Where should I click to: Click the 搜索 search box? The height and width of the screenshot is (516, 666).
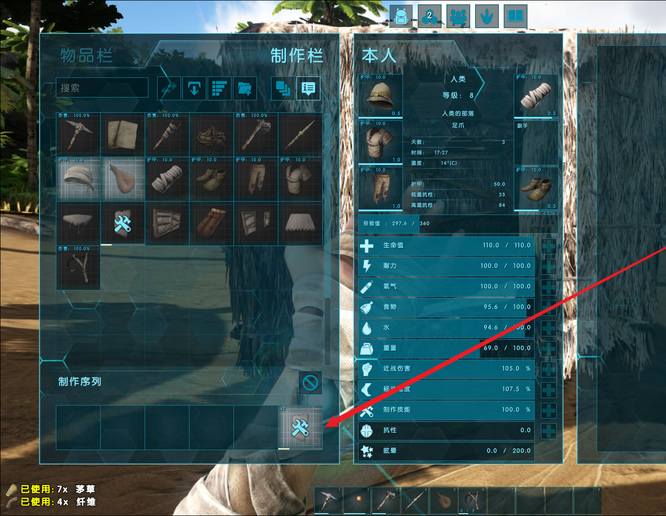pyautogui.click(x=101, y=88)
